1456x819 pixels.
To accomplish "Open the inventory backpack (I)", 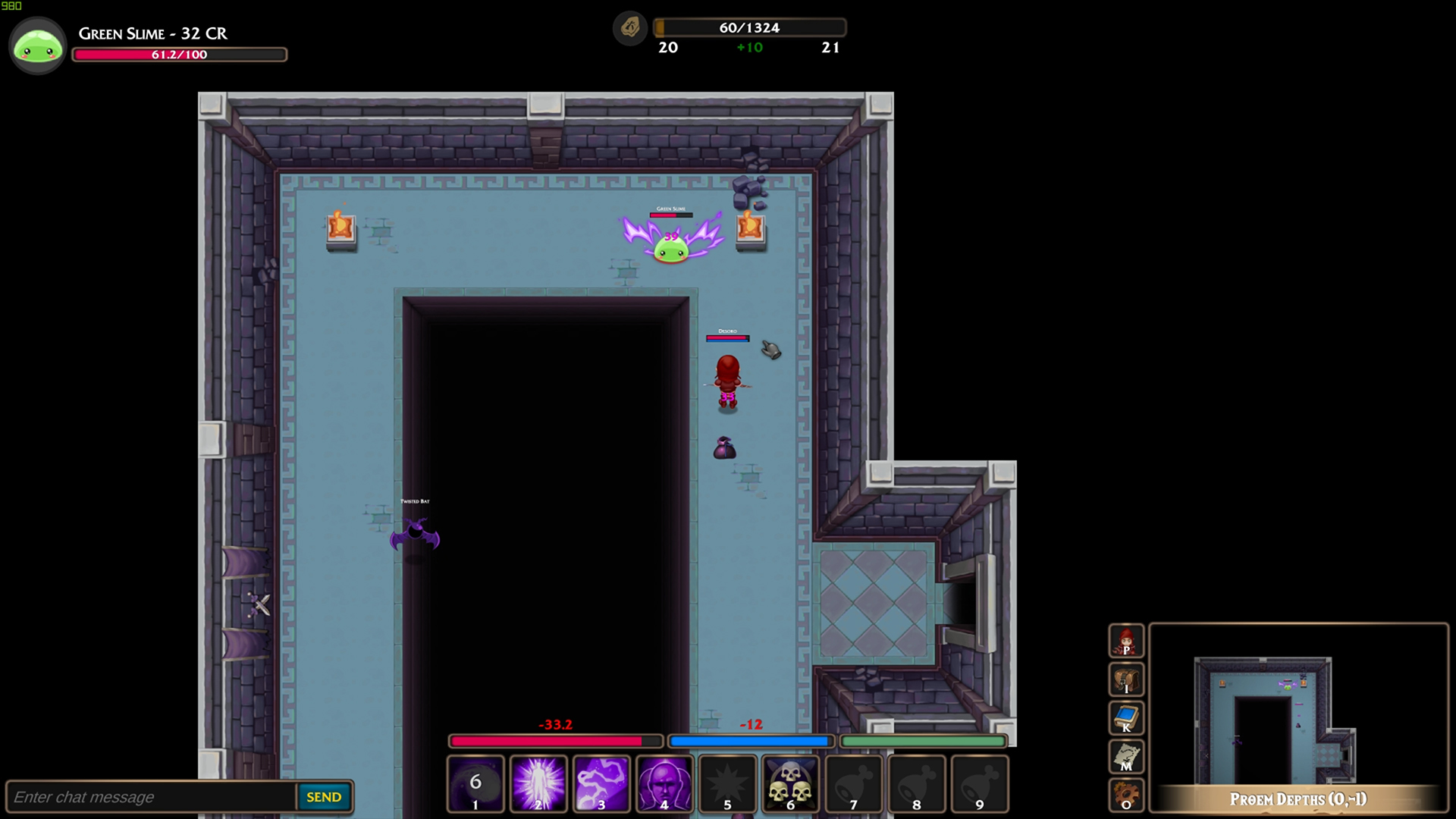I will [1126, 679].
